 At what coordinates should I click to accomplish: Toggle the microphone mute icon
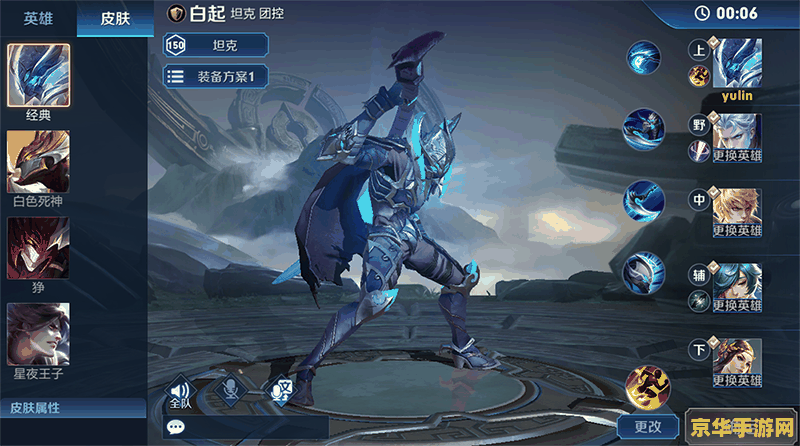click(232, 391)
